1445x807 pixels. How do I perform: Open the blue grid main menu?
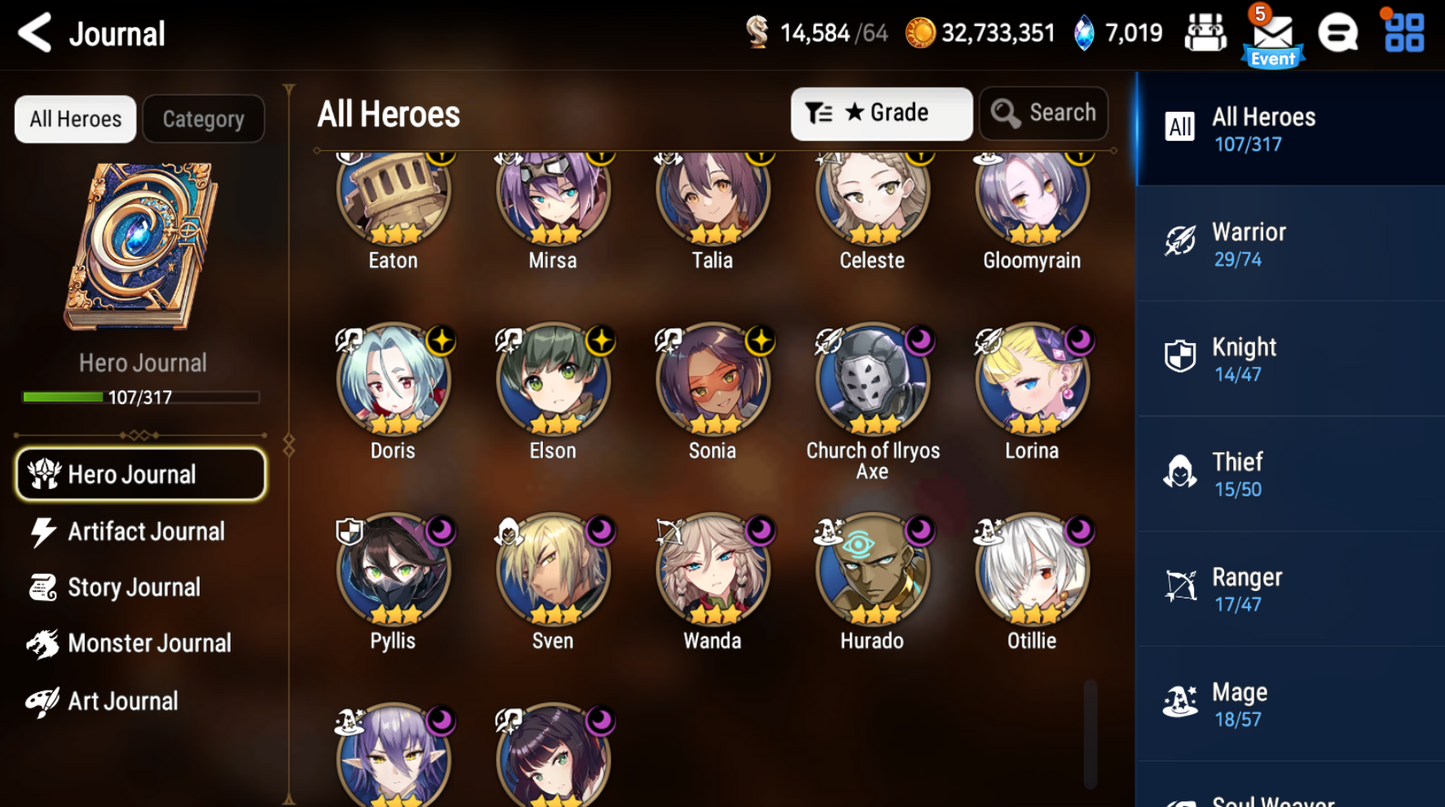(1403, 32)
